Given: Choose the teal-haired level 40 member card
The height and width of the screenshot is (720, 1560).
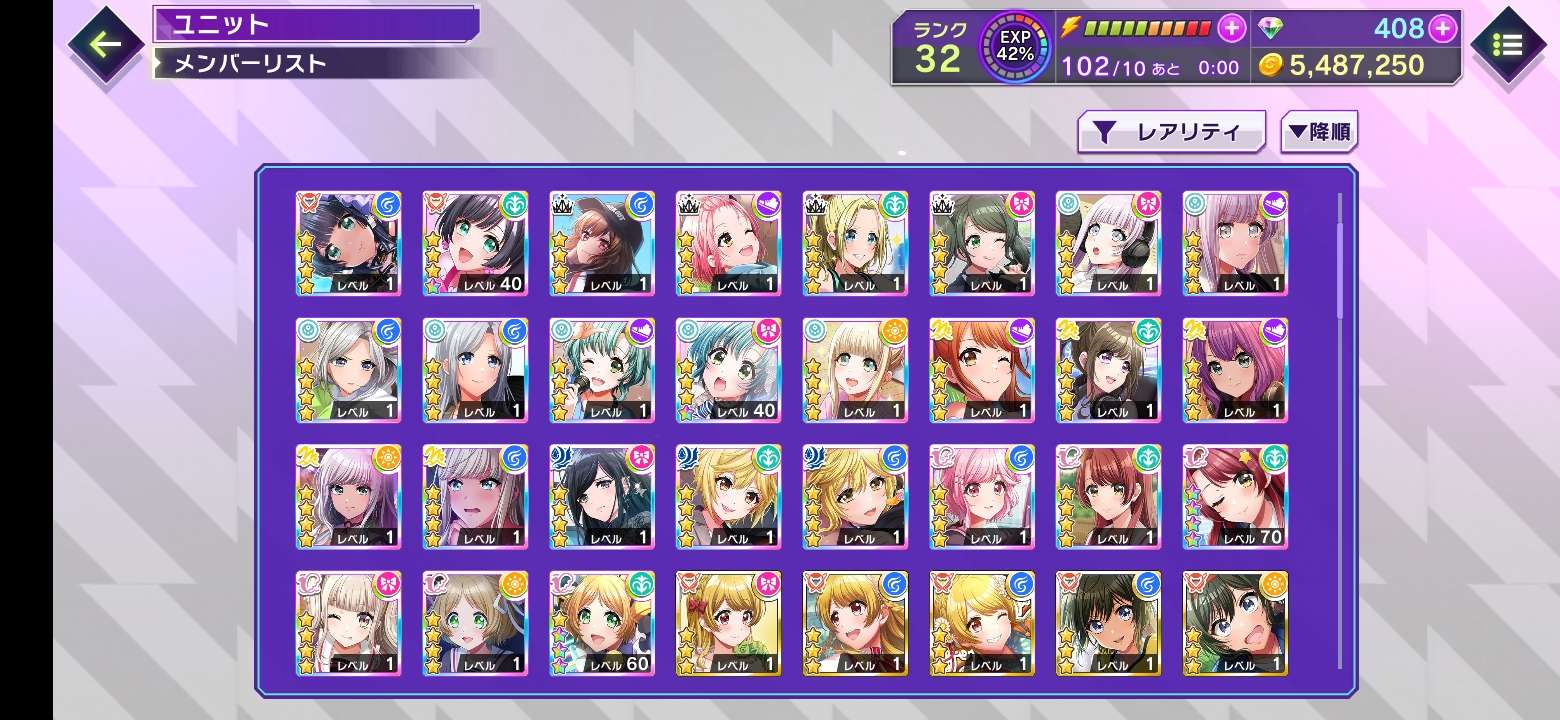Looking at the screenshot, I should coord(728,370).
